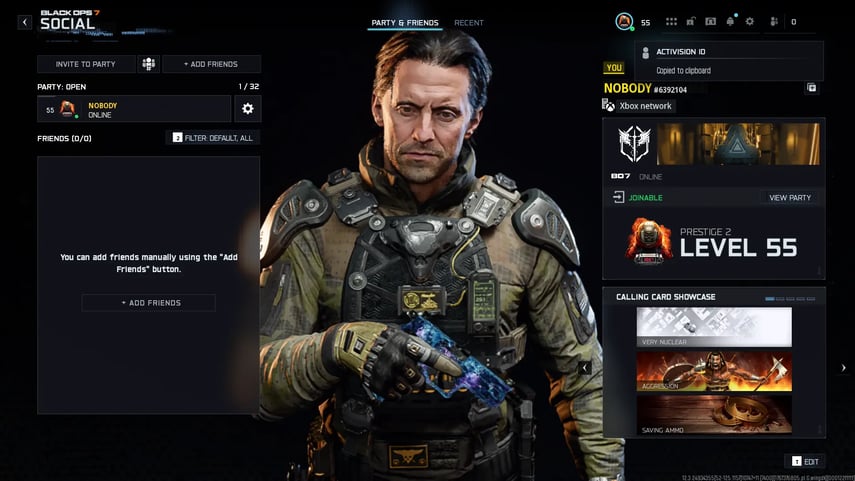Click the Edit showcase button
855x481 pixels.
tap(806, 461)
